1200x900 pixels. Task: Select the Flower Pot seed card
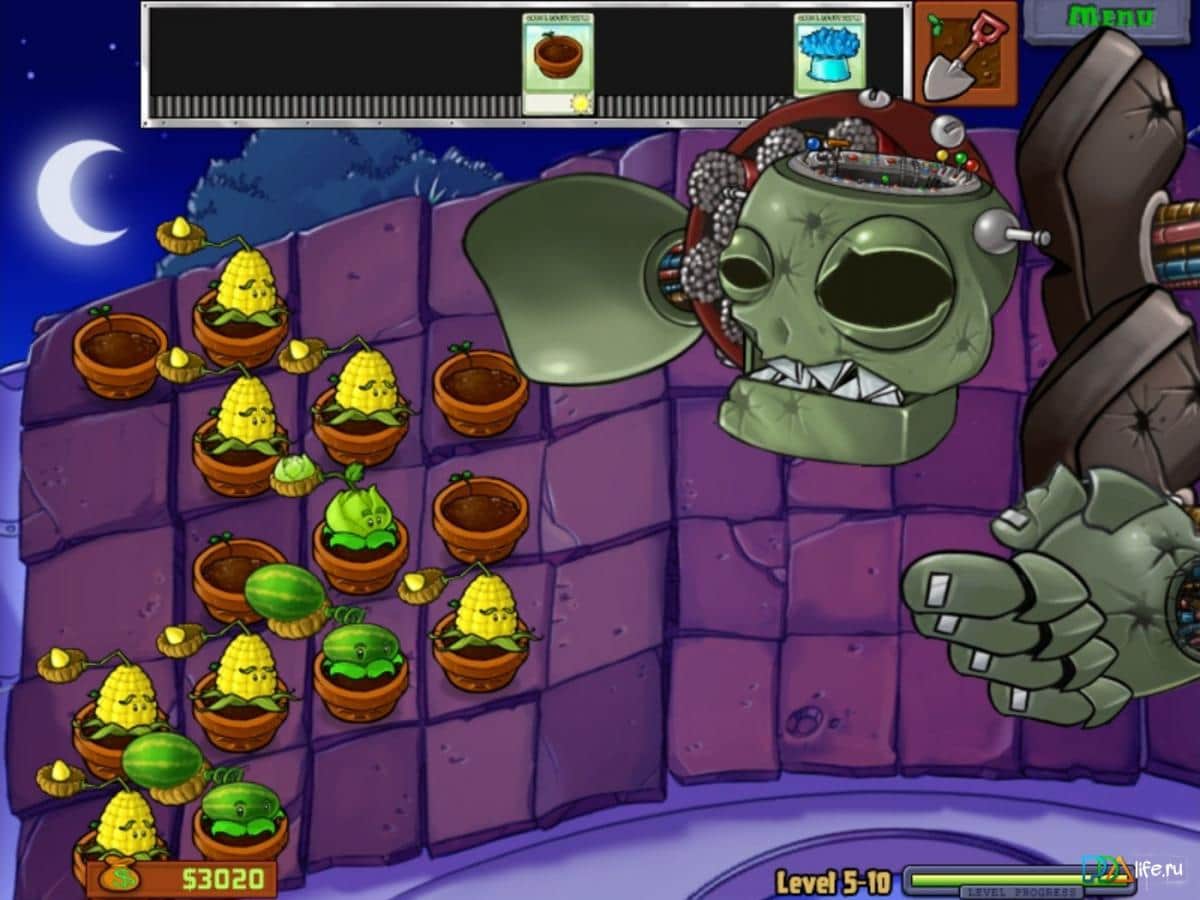pyautogui.click(x=557, y=63)
